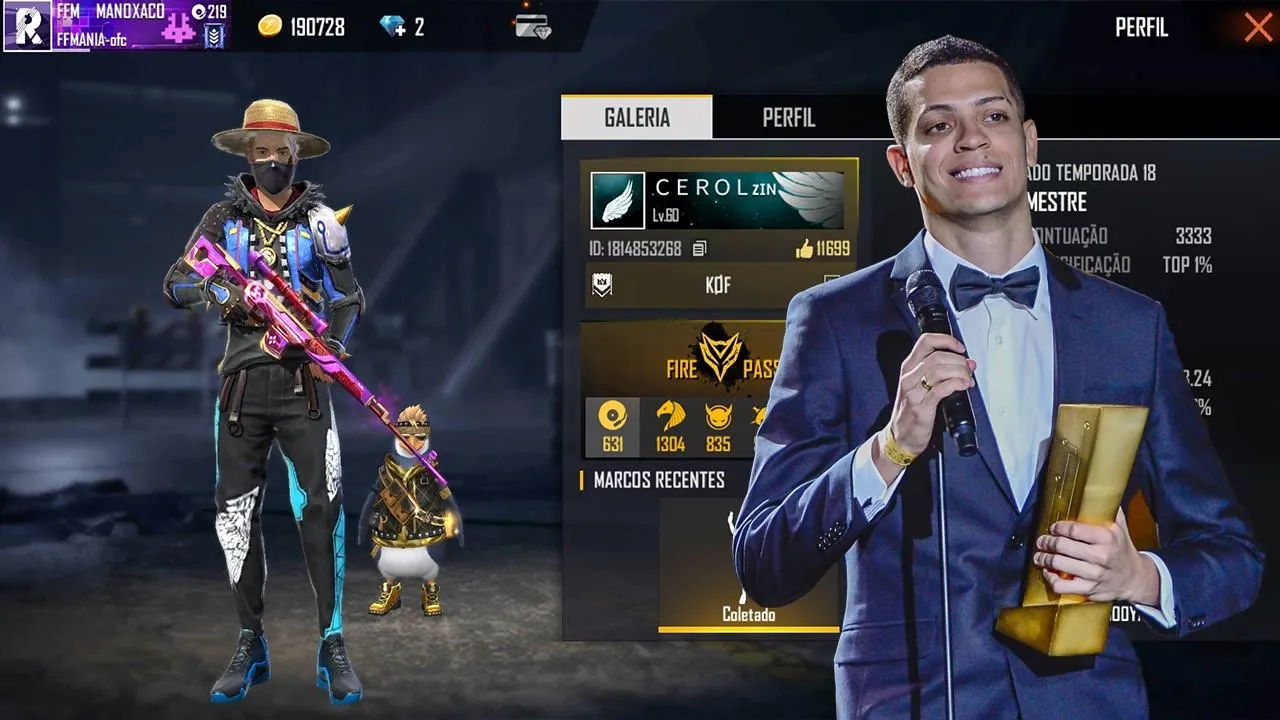Screen dimensions: 1280x720
Task: Open the Perfil tab
Action: pyautogui.click(x=788, y=117)
